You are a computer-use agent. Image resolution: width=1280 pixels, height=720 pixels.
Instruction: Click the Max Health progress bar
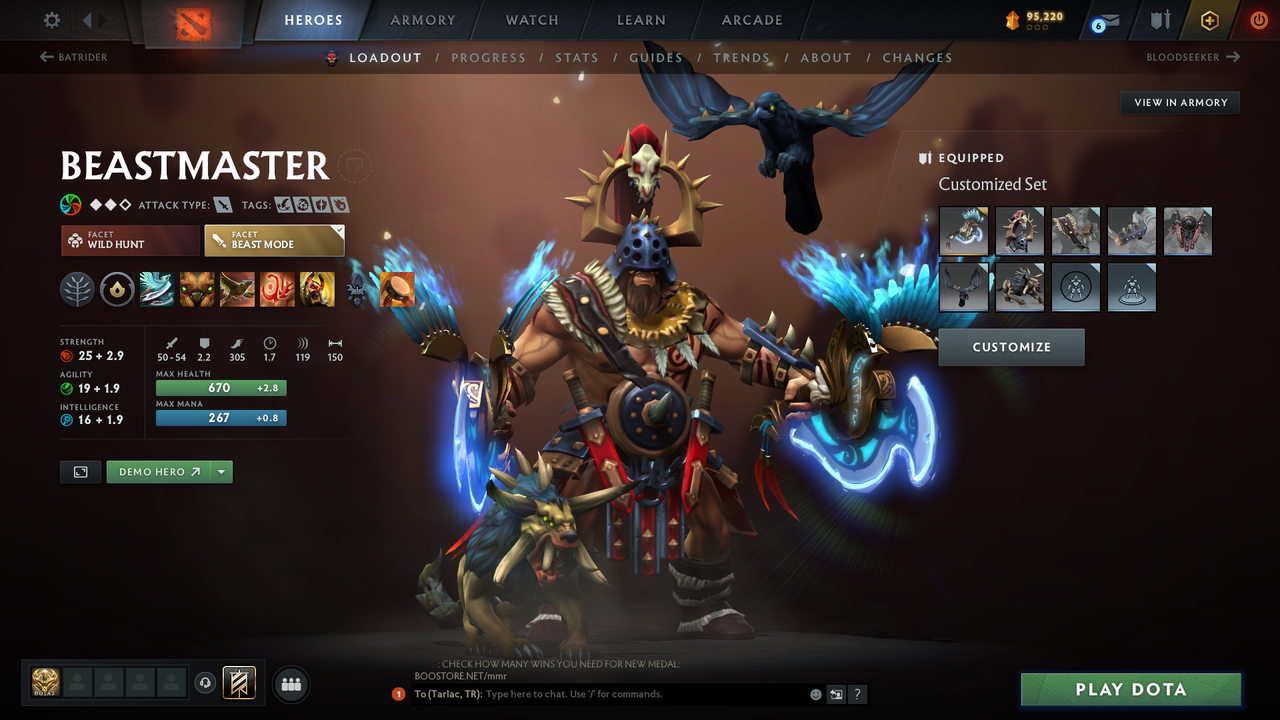(x=220, y=387)
